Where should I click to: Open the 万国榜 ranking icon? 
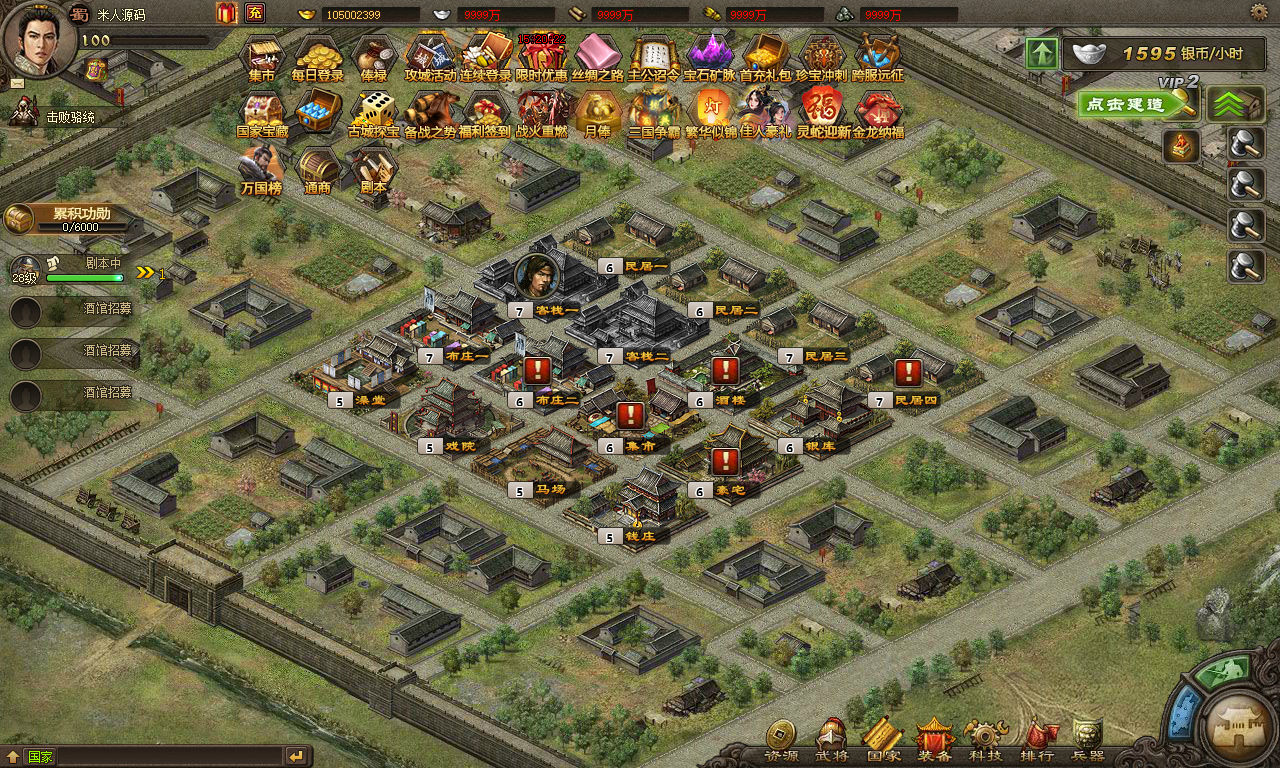(262, 167)
